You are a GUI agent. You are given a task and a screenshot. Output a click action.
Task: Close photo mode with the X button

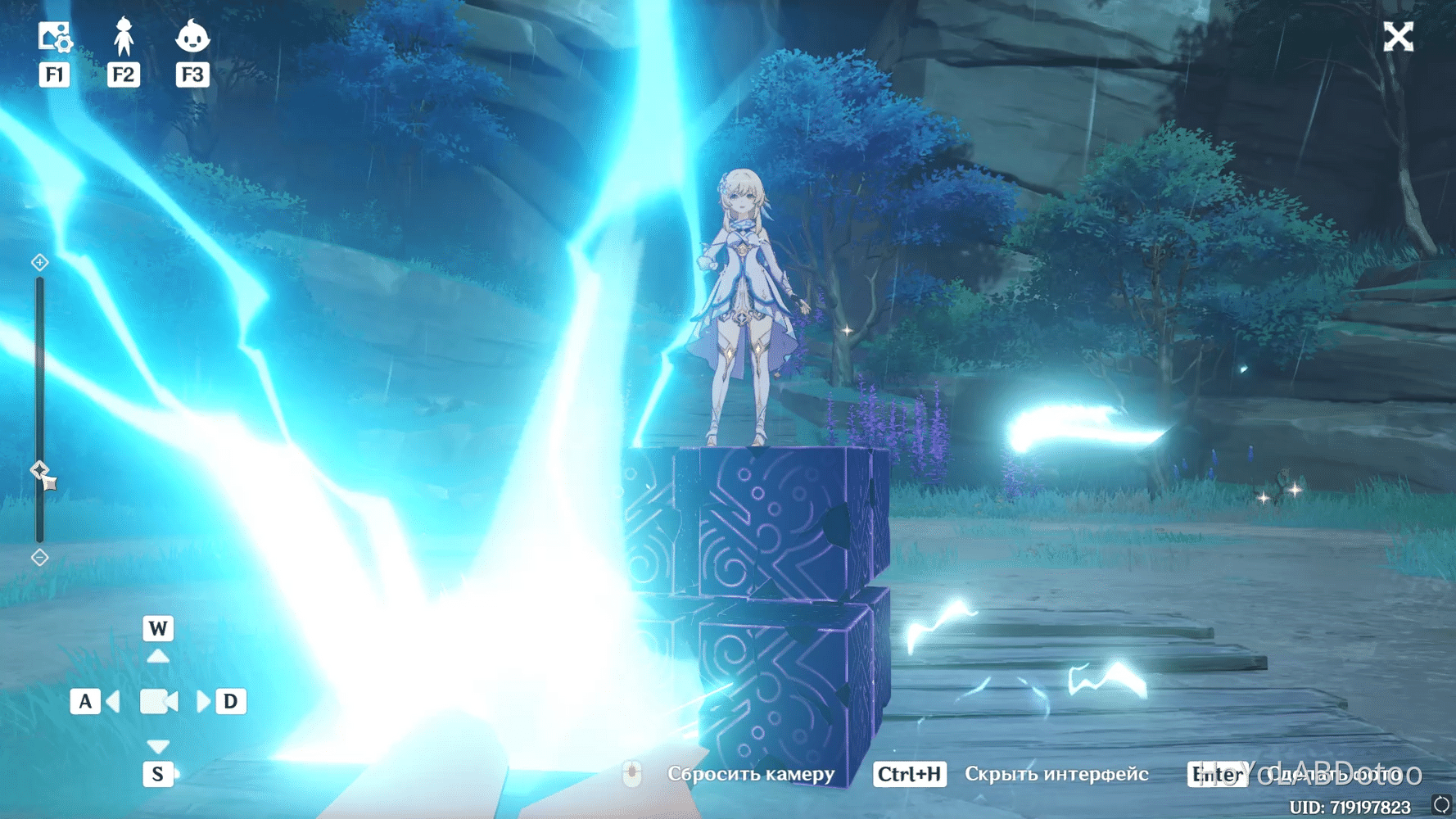click(x=1398, y=36)
